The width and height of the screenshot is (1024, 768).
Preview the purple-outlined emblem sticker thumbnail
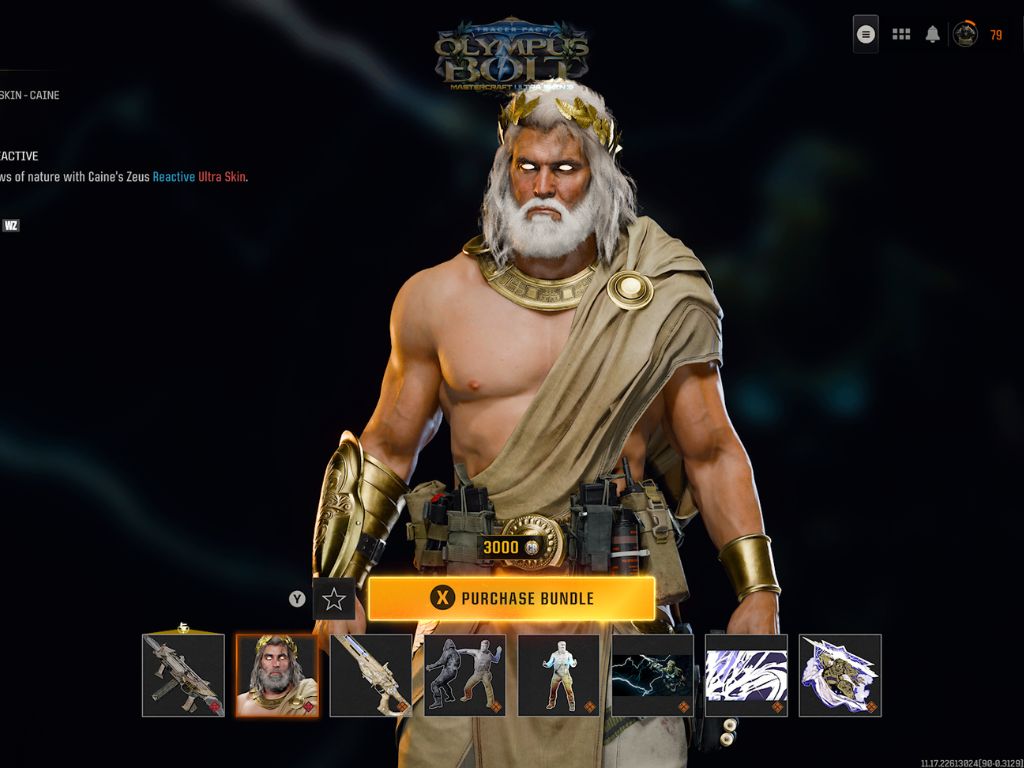click(840, 676)
